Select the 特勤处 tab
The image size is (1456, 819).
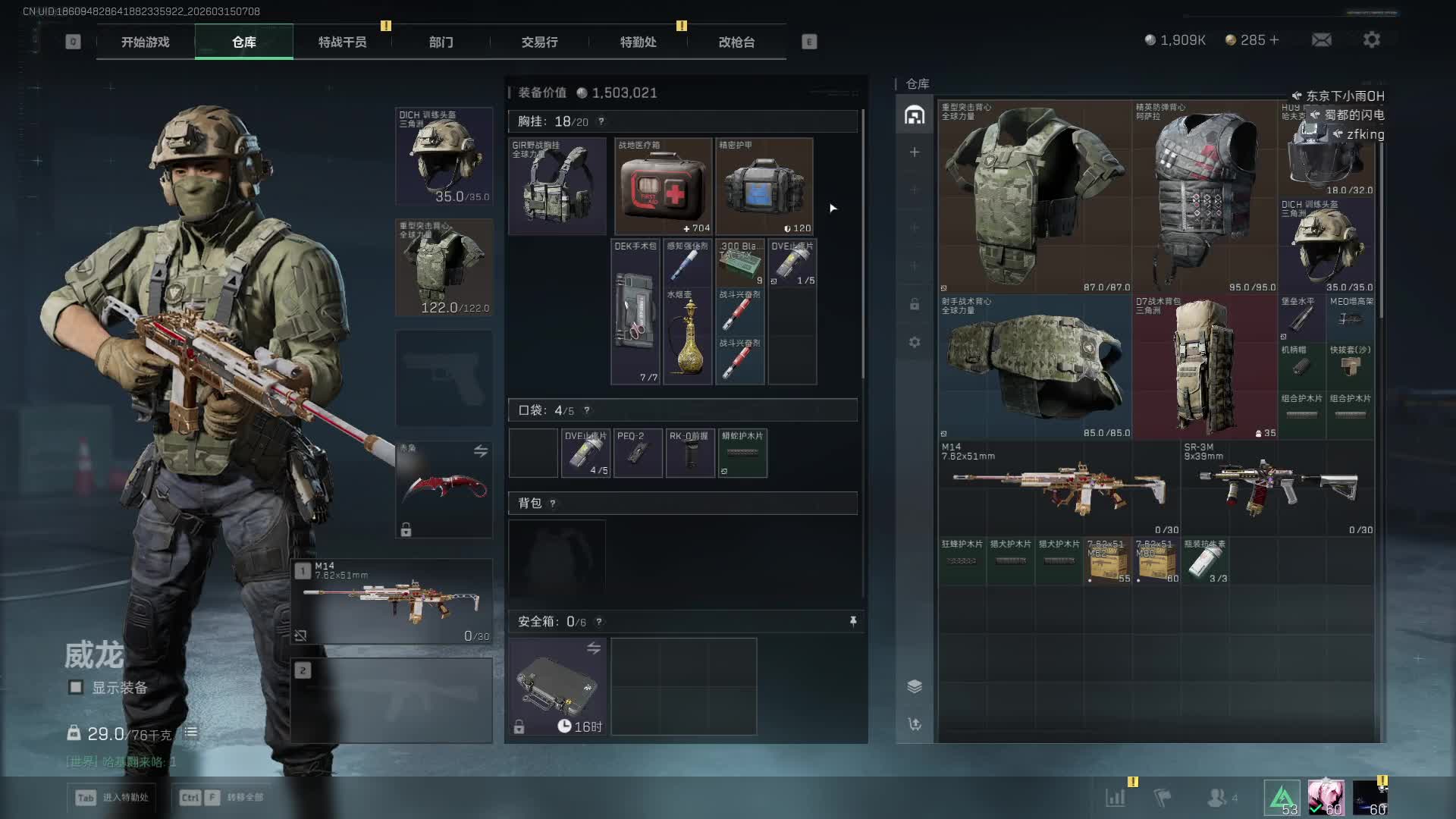pos(638,42)
